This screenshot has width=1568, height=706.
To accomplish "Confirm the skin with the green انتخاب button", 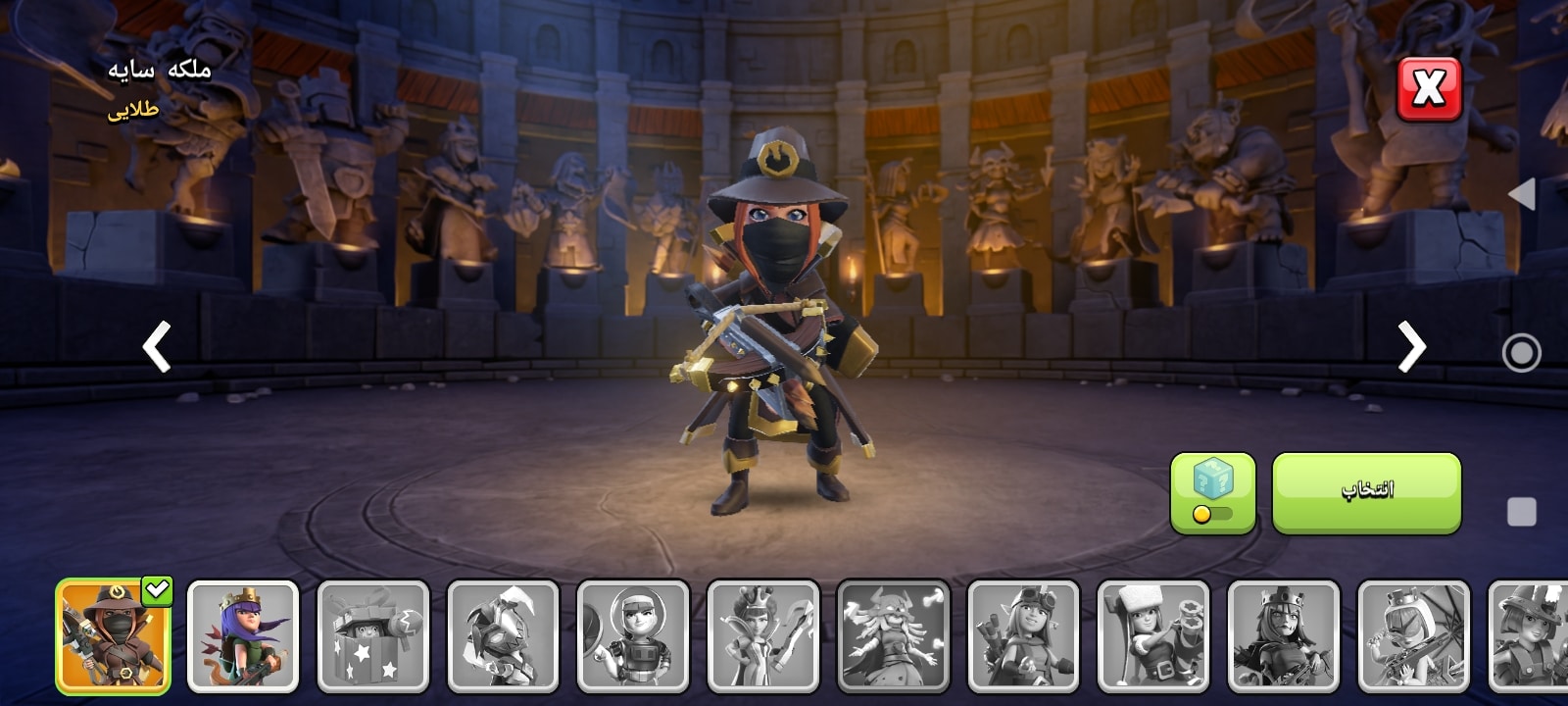I will tap(1366, 492).
